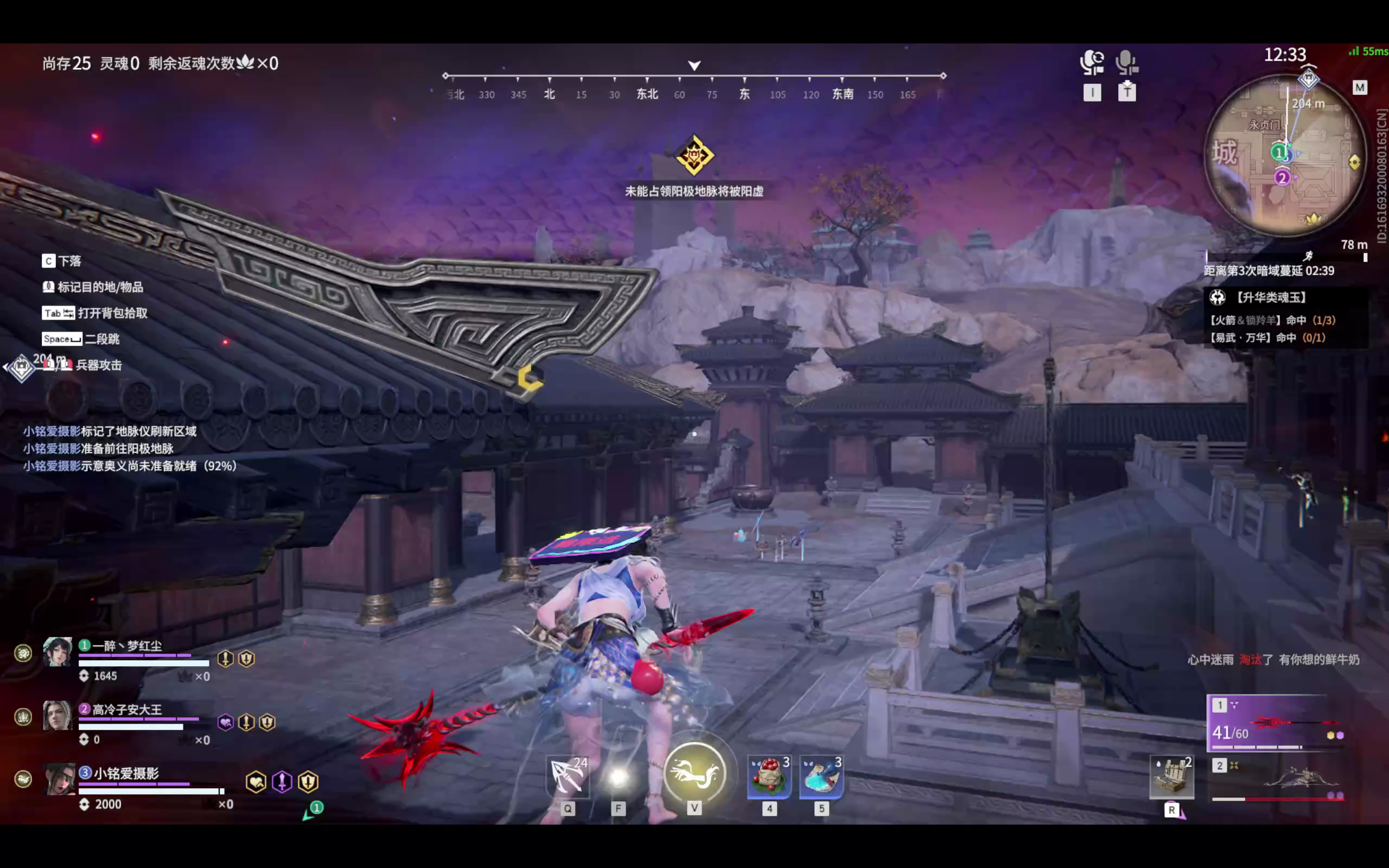Viewport: 1389px width, 868px height.
Task: Open the supply crate item bound to R
Action: (x=1171, y=776)
